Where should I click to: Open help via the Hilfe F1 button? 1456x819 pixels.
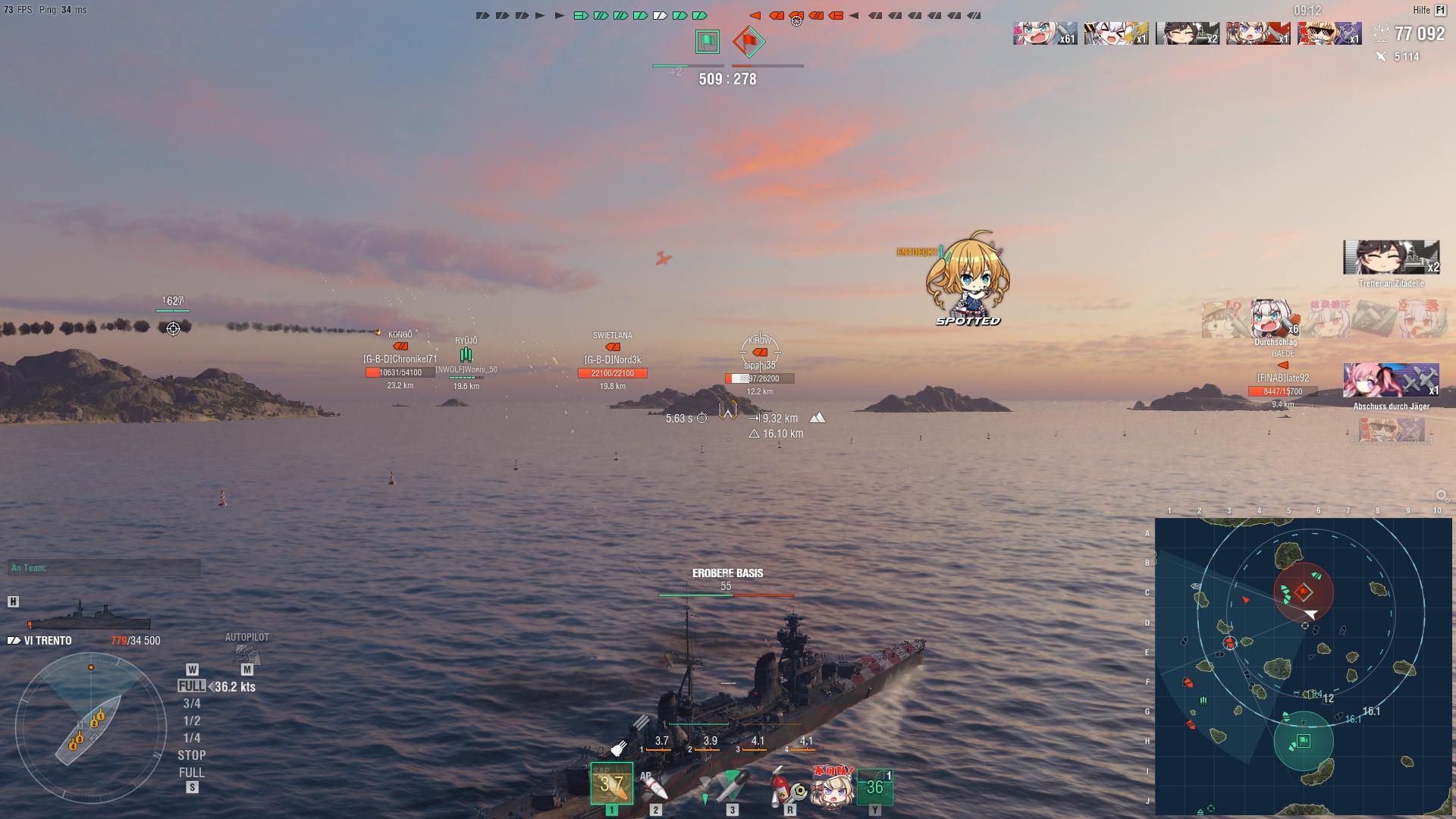[1429, 10]
